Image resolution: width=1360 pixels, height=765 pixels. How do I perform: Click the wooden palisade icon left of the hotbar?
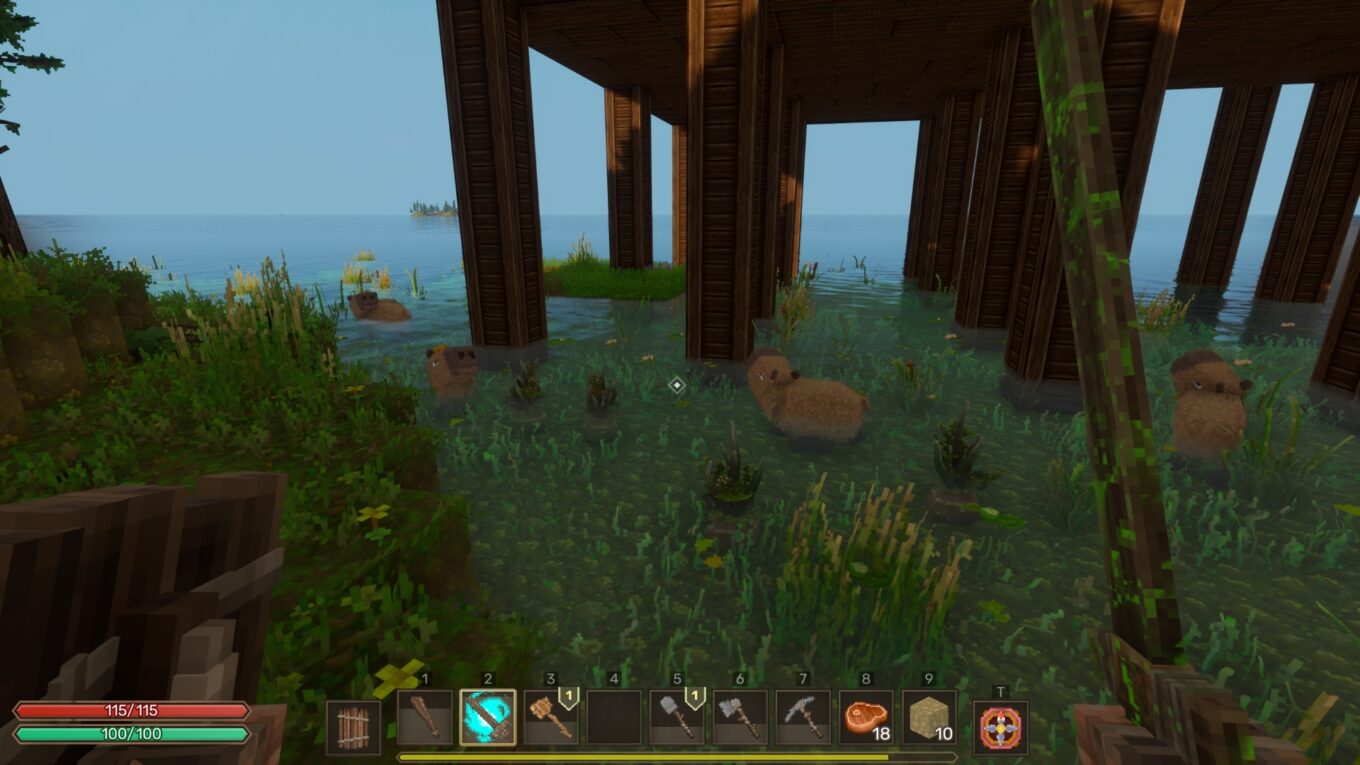353,725
